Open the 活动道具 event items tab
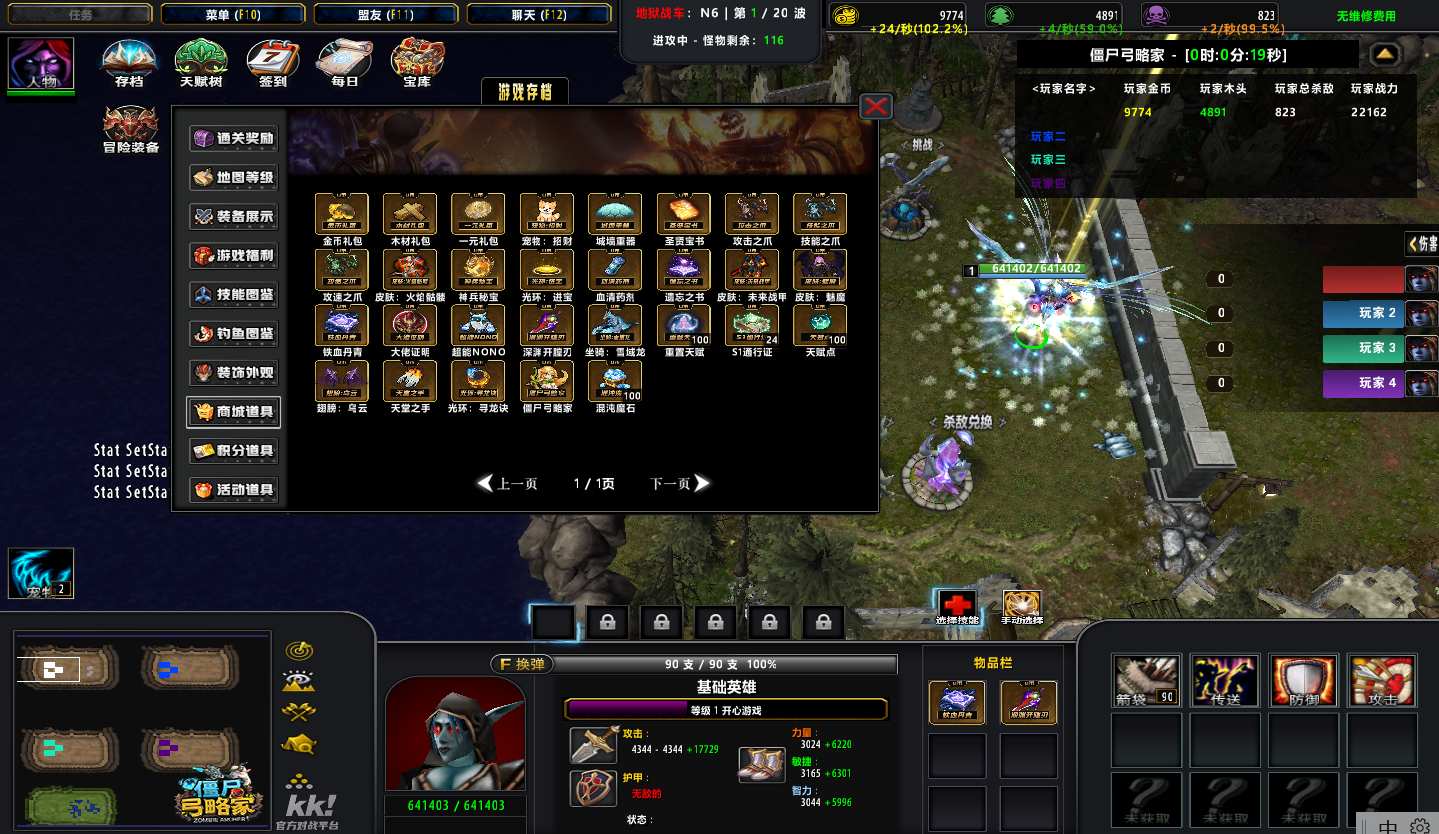This screenshot has width=1439, height=834. [x=234, y=490]
